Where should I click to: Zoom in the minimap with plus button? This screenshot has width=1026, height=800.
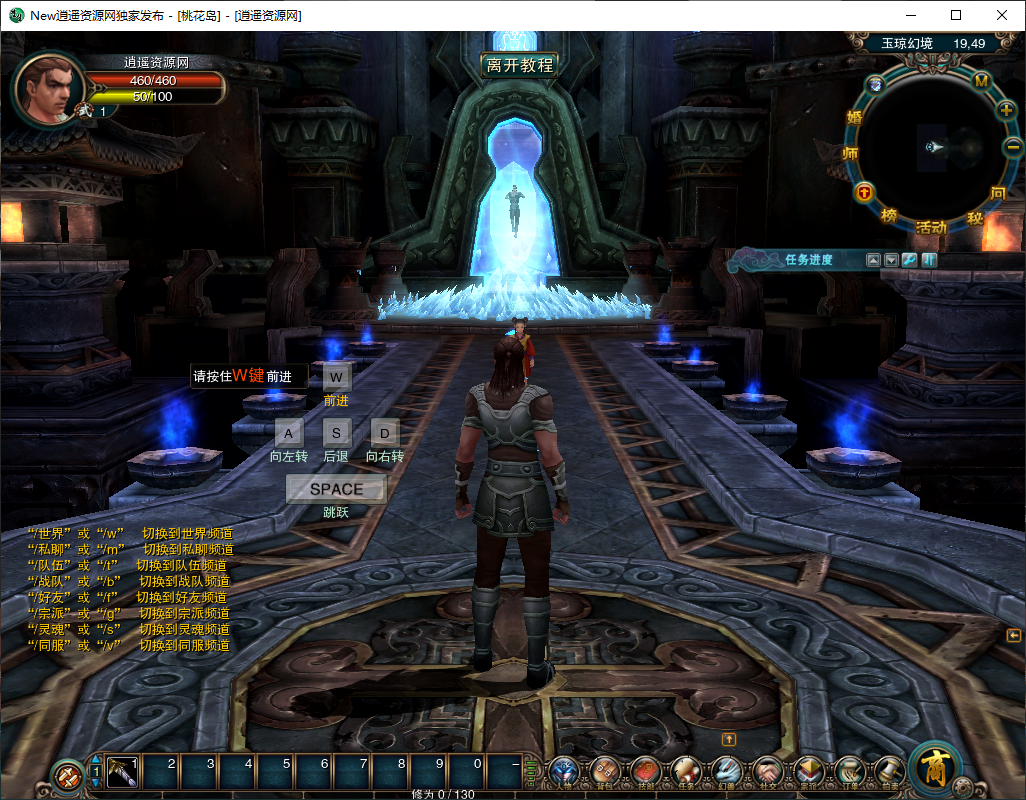[x=1006, y=110]
